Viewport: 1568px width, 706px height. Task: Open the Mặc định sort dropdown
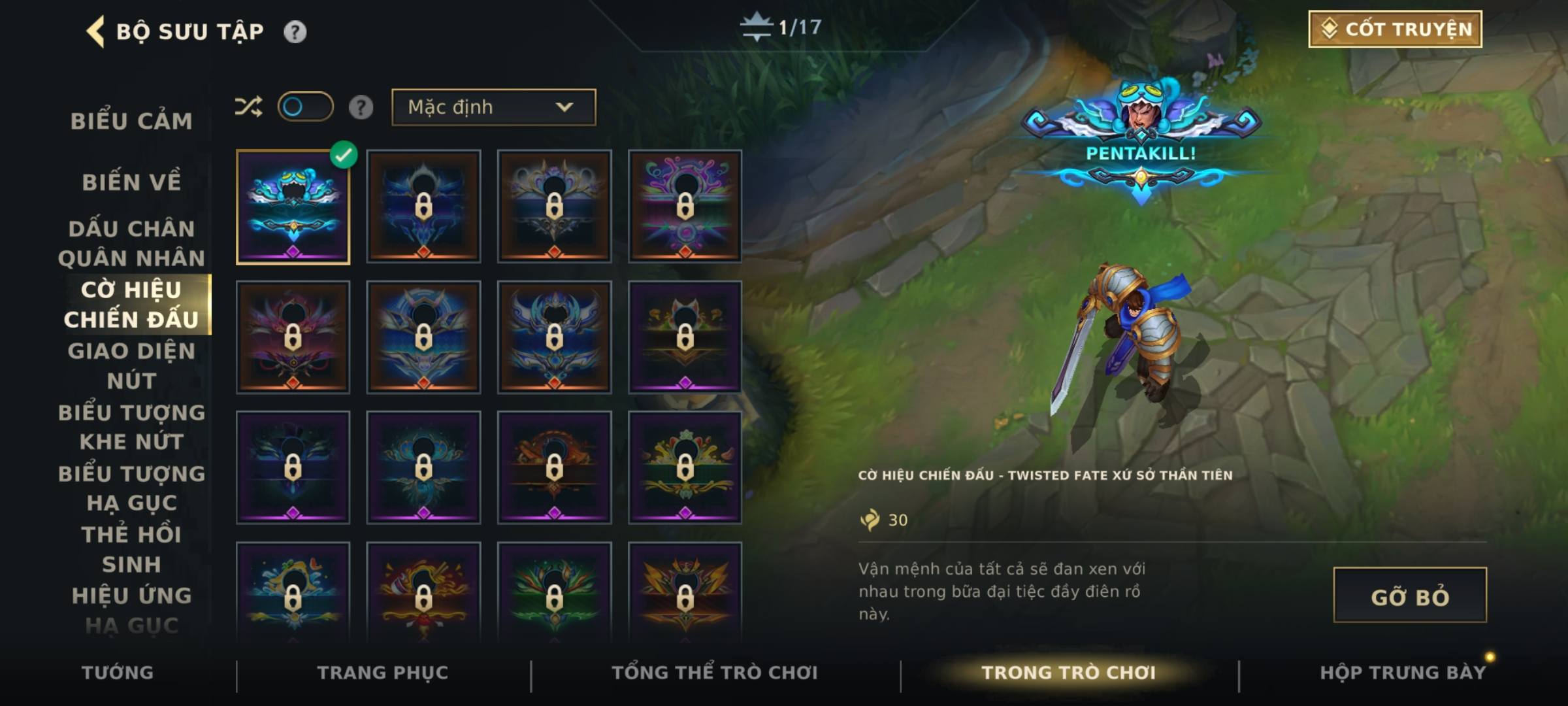tap(493, 107)
